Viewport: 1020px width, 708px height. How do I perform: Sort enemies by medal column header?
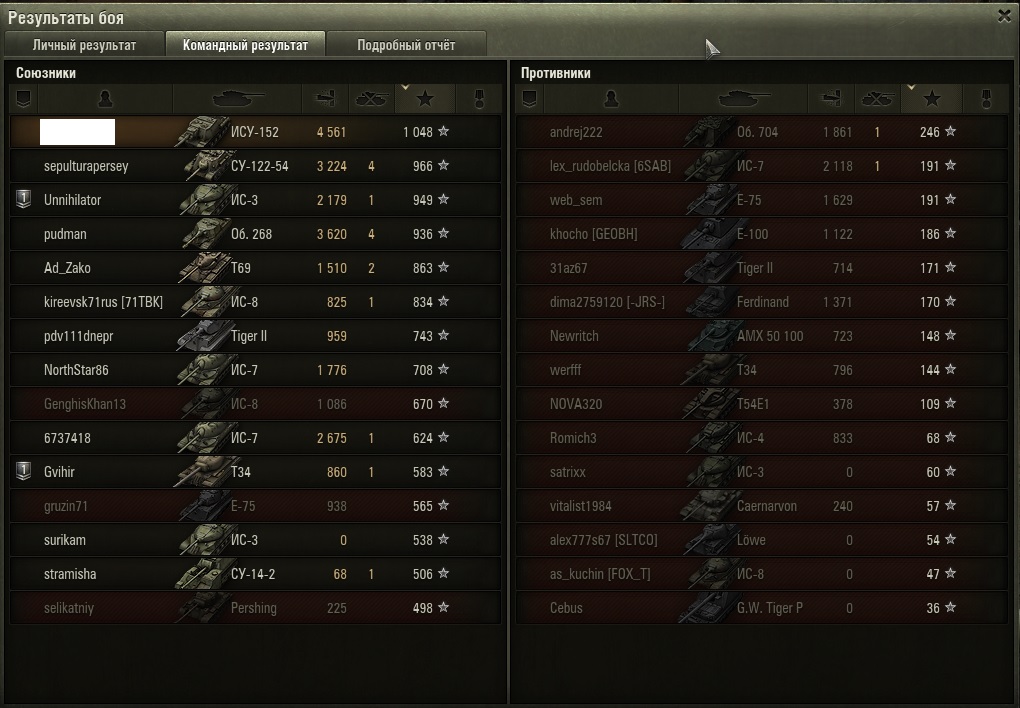click(x=986, y=99)
